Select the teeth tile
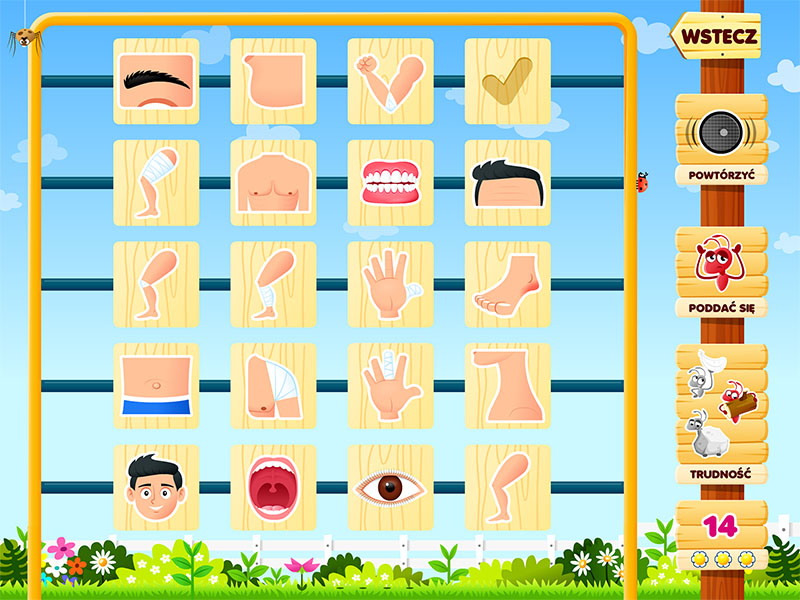 (390, 182)
